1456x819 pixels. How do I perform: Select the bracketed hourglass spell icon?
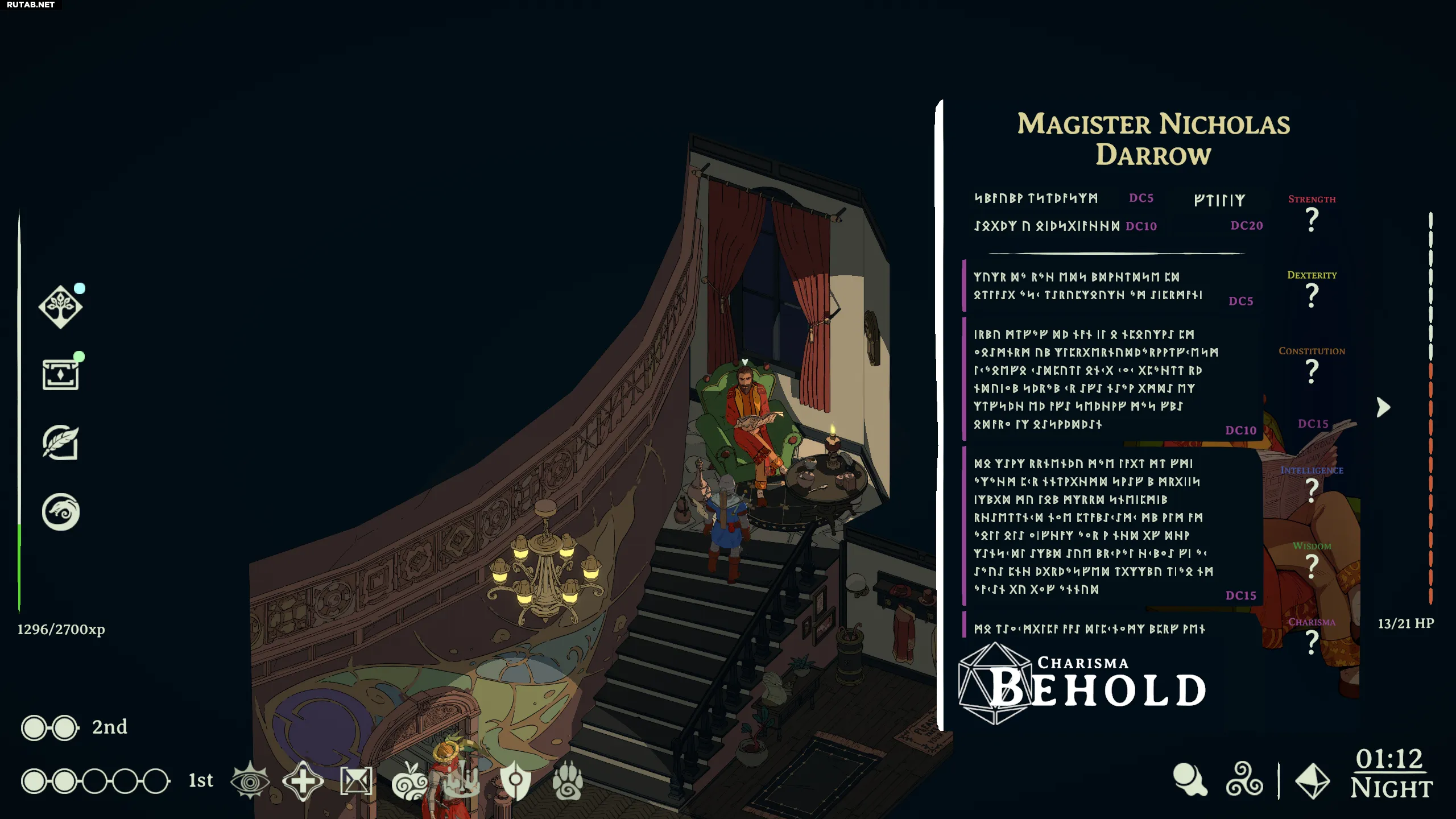pos(356,781)
